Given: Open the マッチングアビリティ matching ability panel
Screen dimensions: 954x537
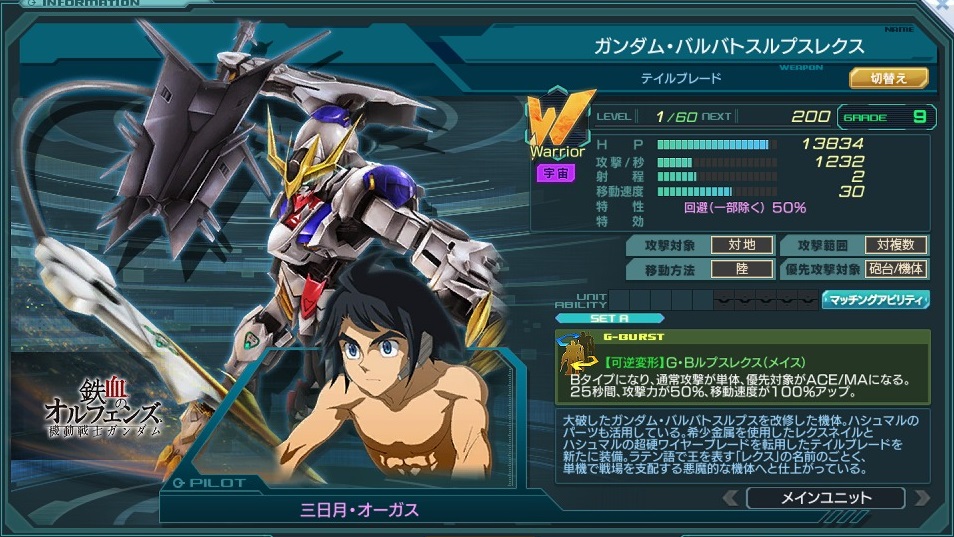Looking at the screenshot, I should pyautogui.click(x=875, y=299).
